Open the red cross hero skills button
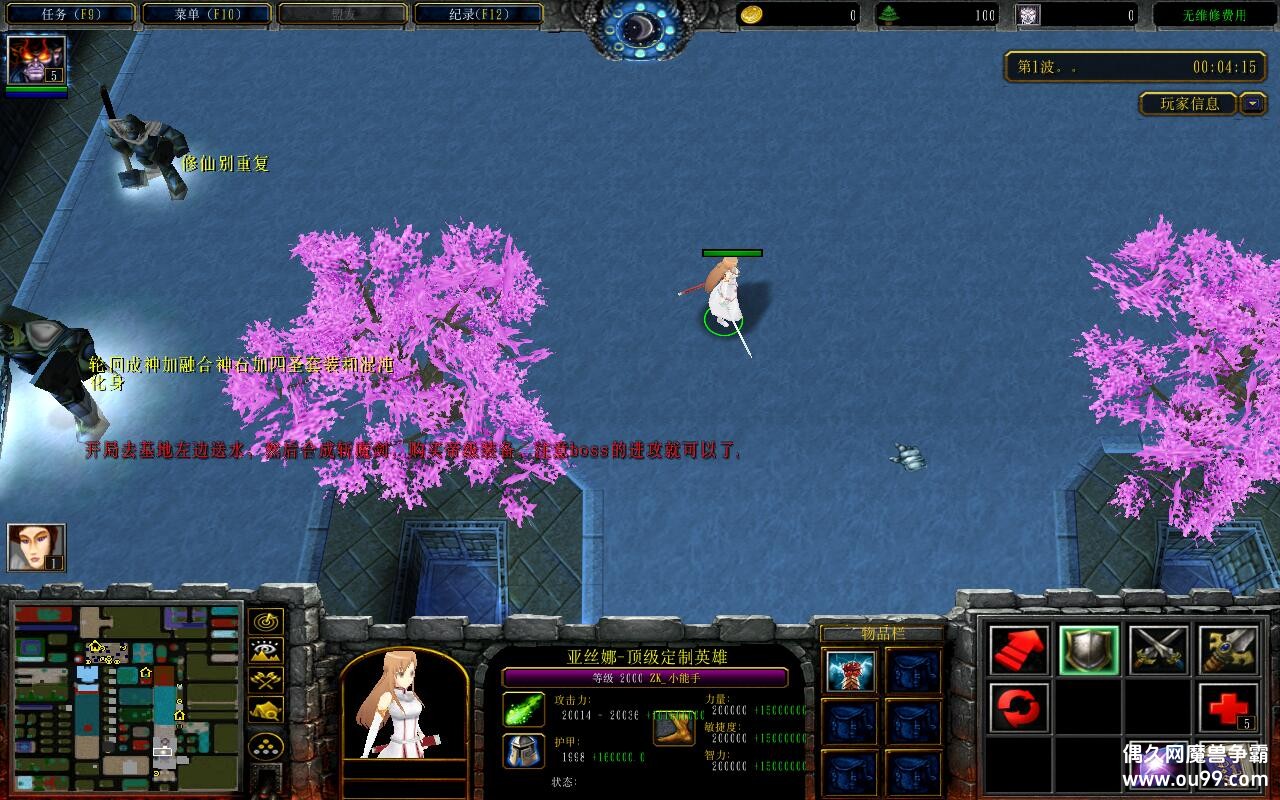The image size is (1280, 800). [1227, 708]
